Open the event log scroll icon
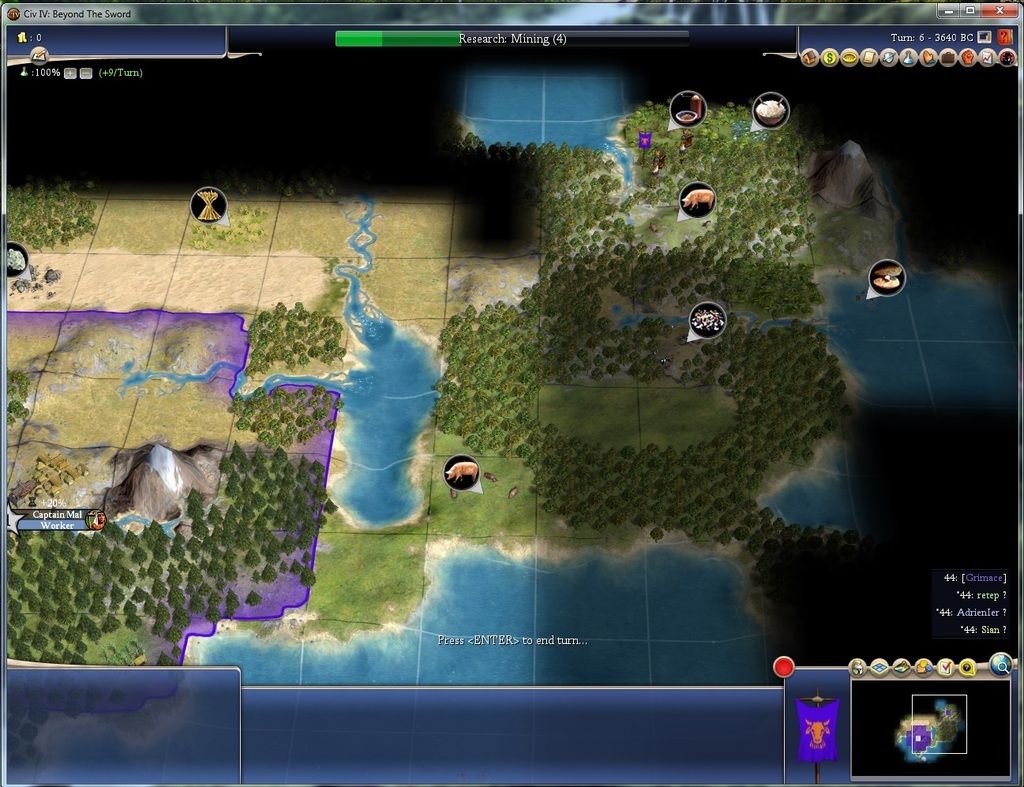 (x=39, y=56)
